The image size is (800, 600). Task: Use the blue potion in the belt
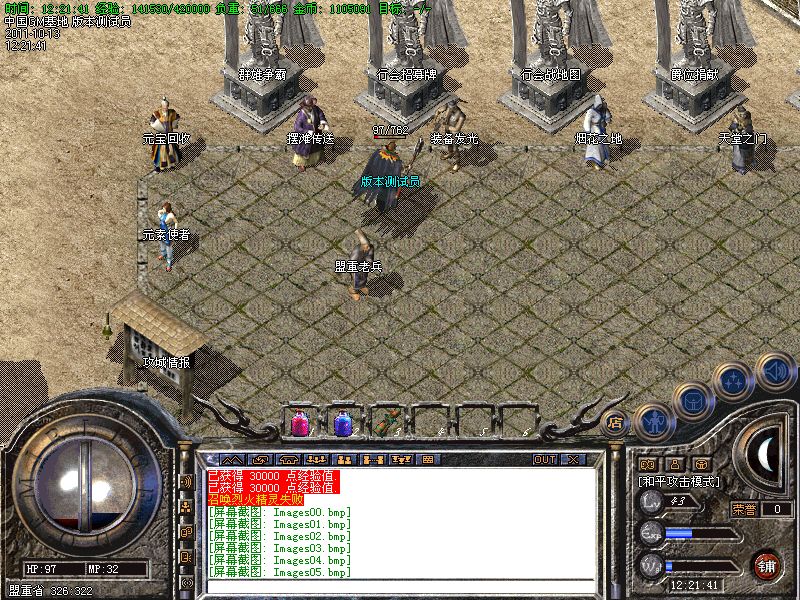pos(343,423)
